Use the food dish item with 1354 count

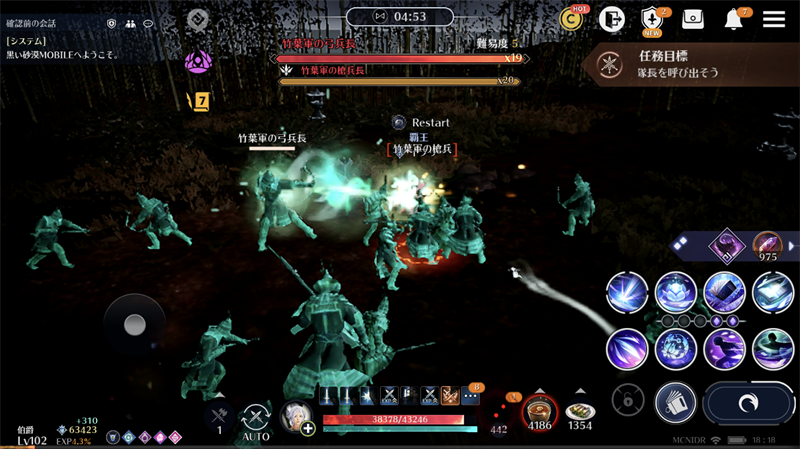click(580, 411)
